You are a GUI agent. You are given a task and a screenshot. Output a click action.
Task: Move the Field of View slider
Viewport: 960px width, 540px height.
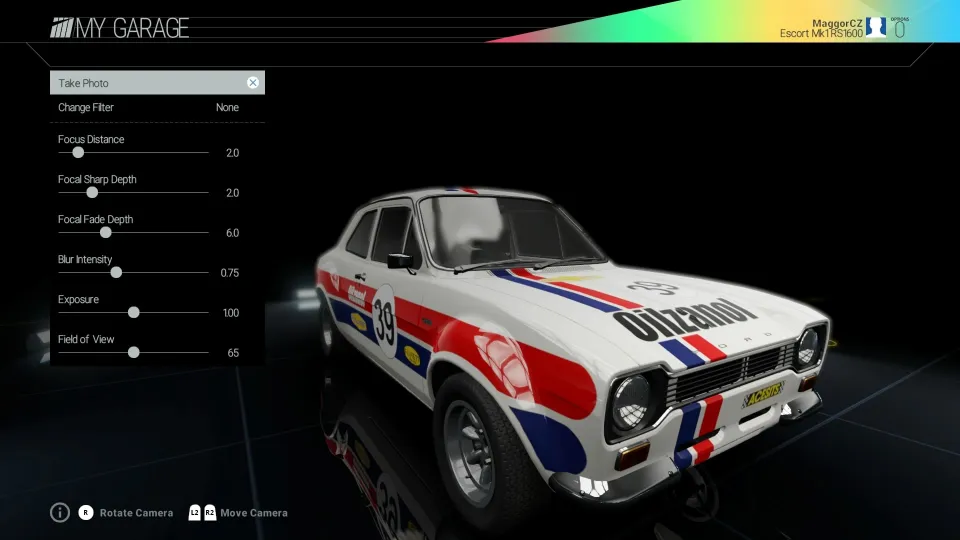[133, 352]
